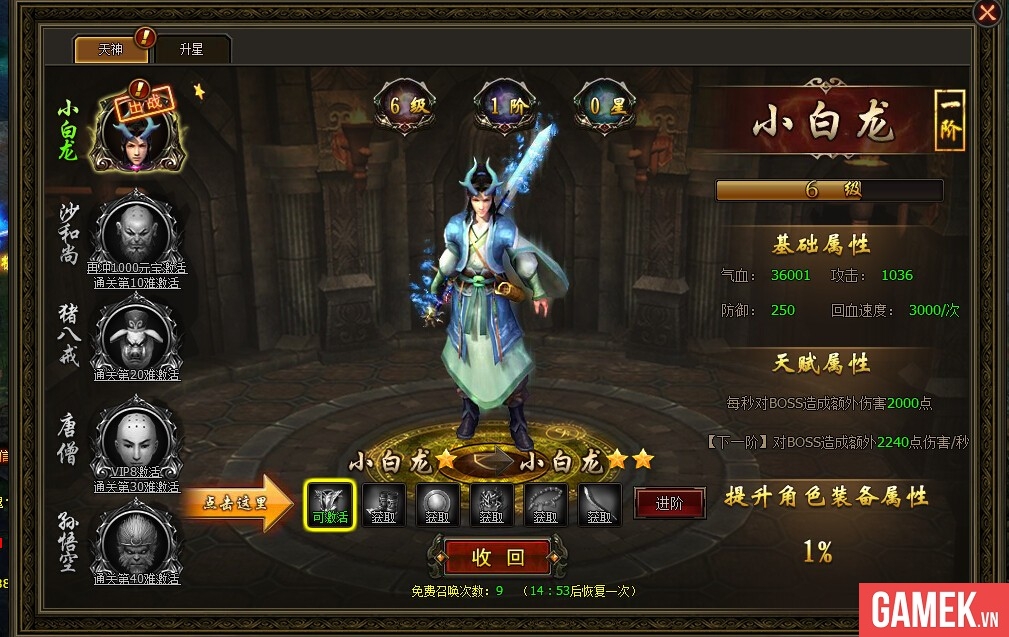Select the round orb equipment slot
The width and height of the screenshot is (1009, 637).
coord(438,505)
